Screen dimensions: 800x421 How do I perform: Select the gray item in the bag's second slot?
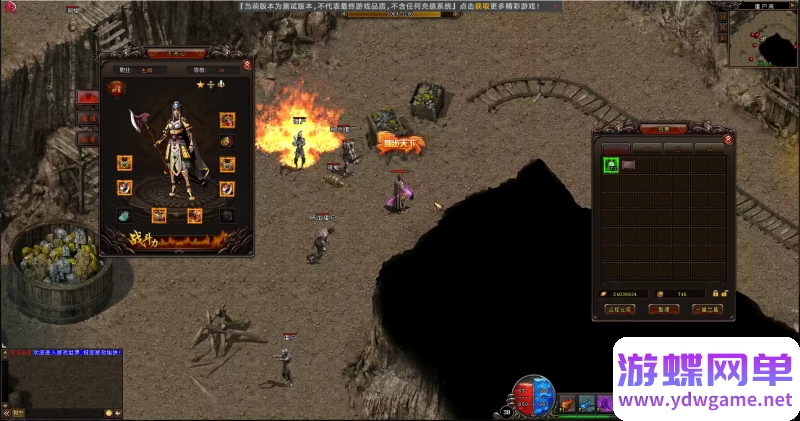(628, 165)
